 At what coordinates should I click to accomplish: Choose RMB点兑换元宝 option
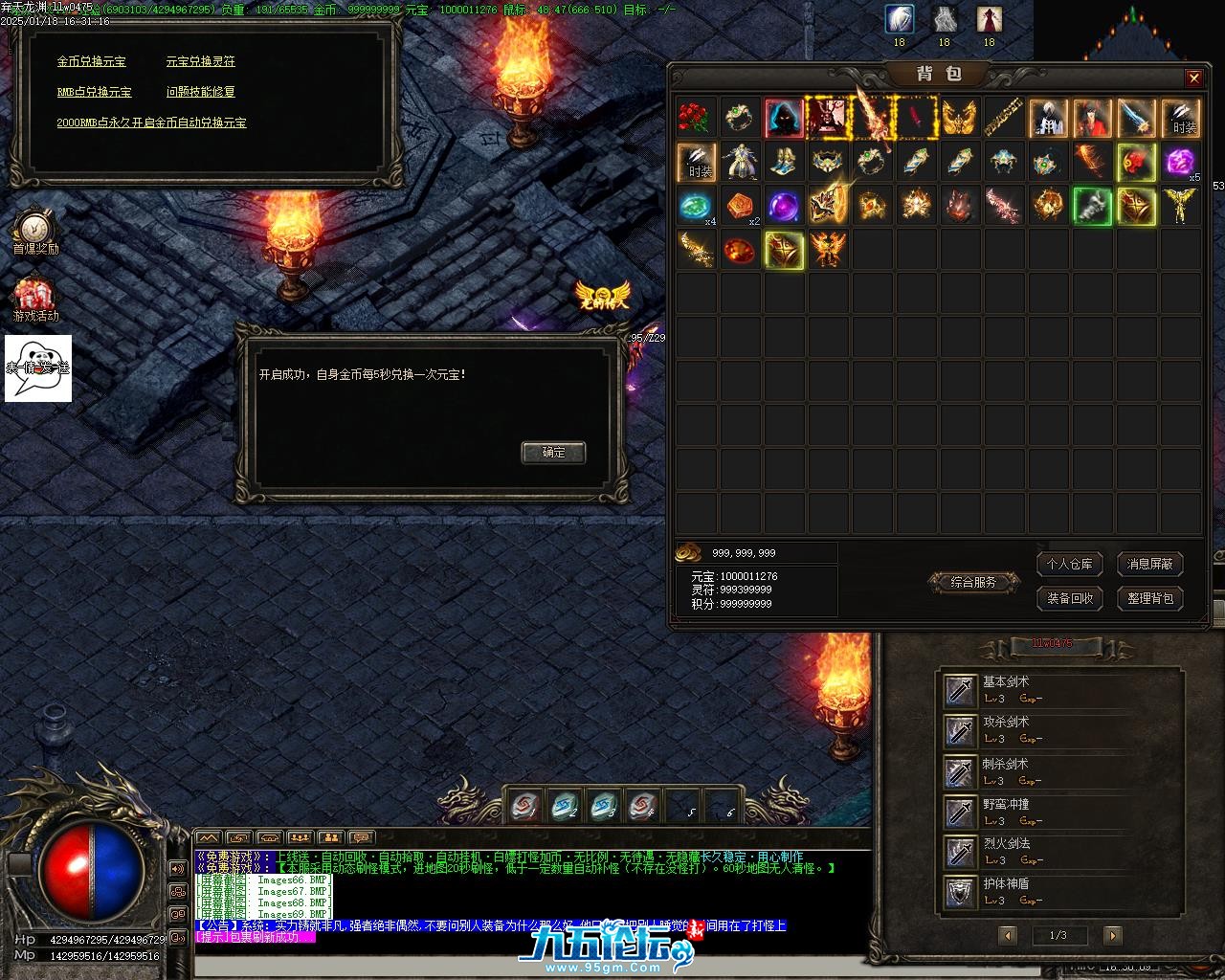(x=94, y=92)
